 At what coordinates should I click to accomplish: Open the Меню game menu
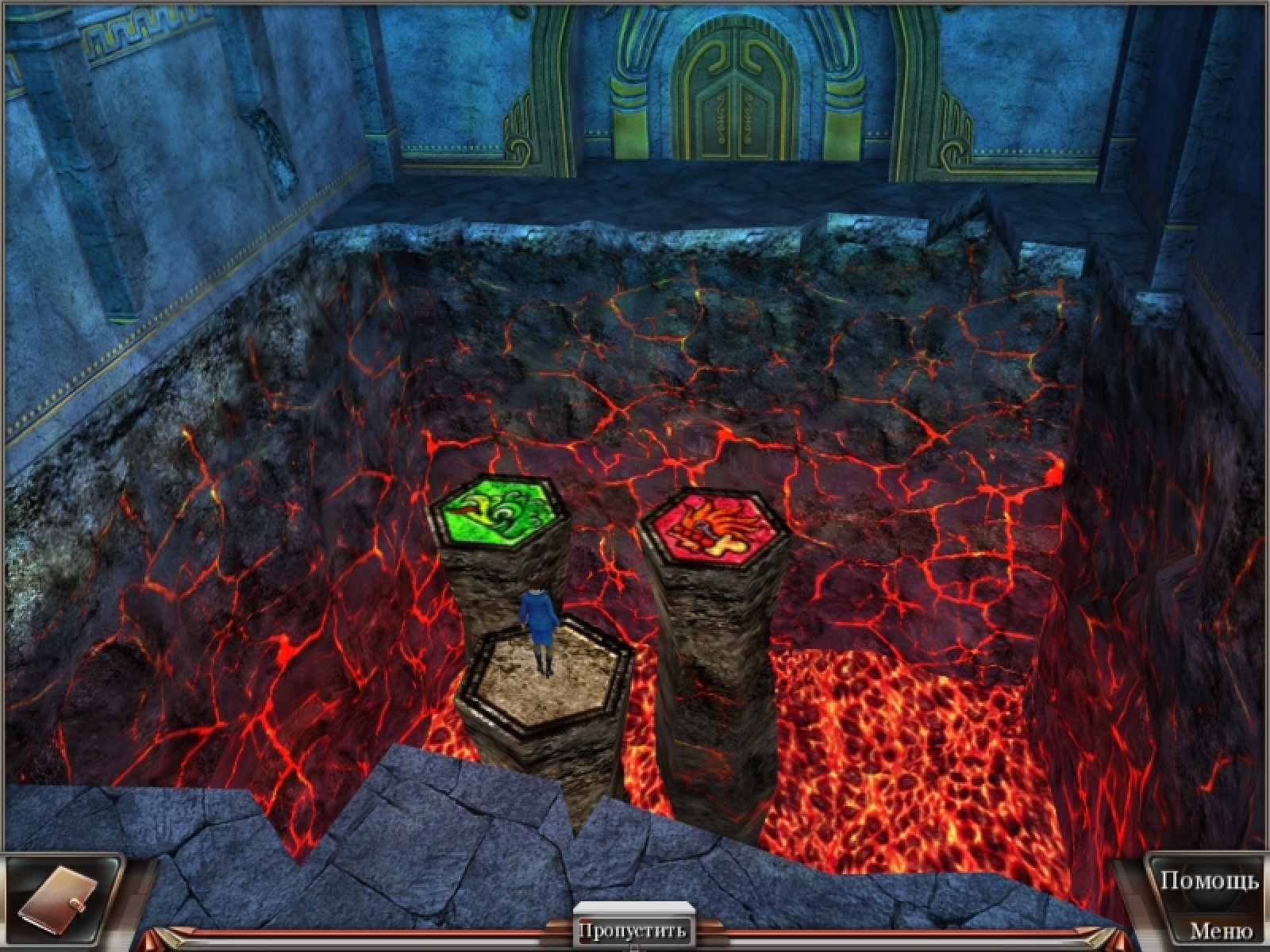coord(1221,930)
